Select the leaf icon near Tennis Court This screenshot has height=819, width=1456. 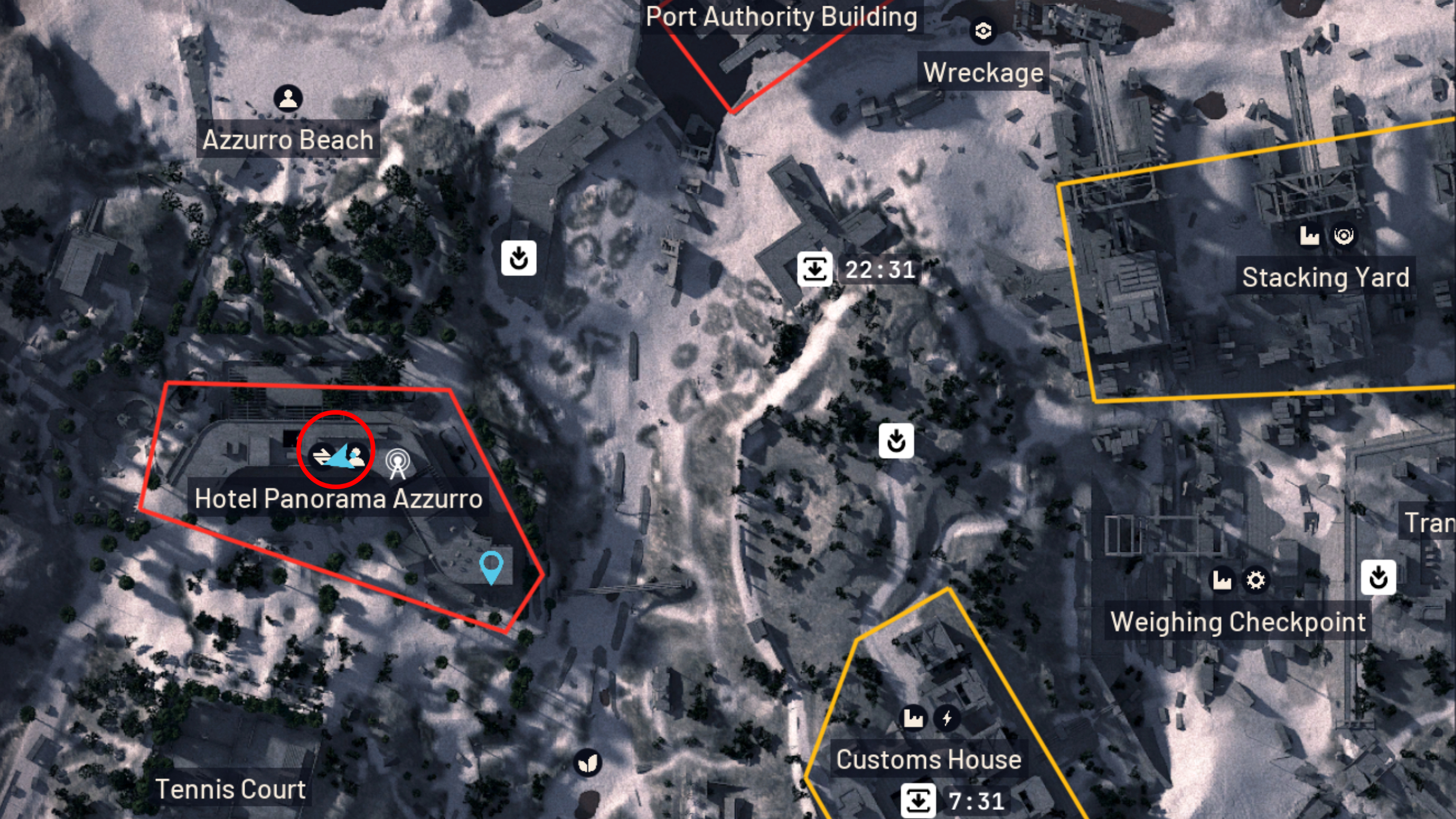[589, 763]
